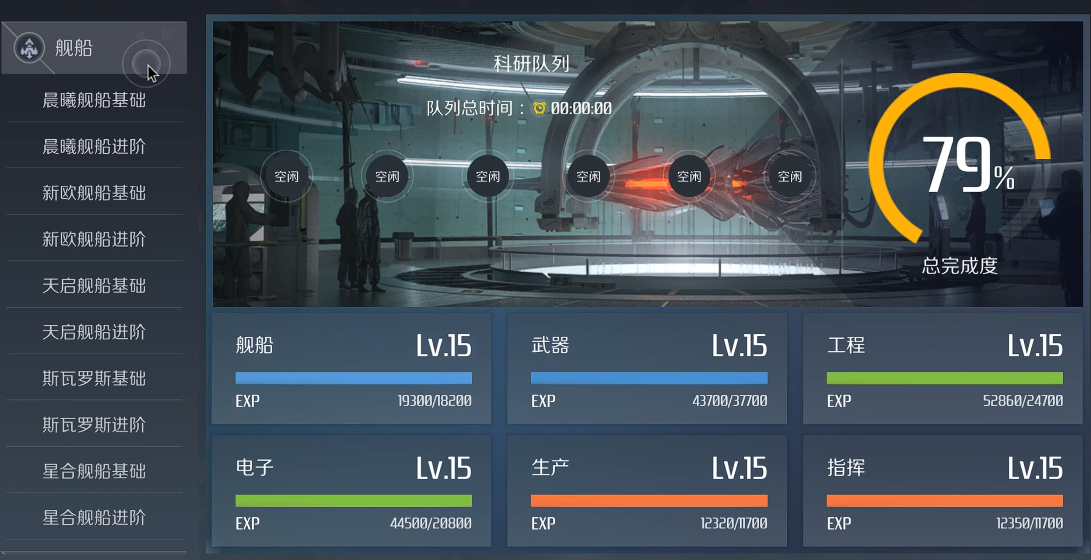This screenshot has height=560, width=1091.
Task: Open 晨曦舰船基础 research list
Action: [94, 100]
